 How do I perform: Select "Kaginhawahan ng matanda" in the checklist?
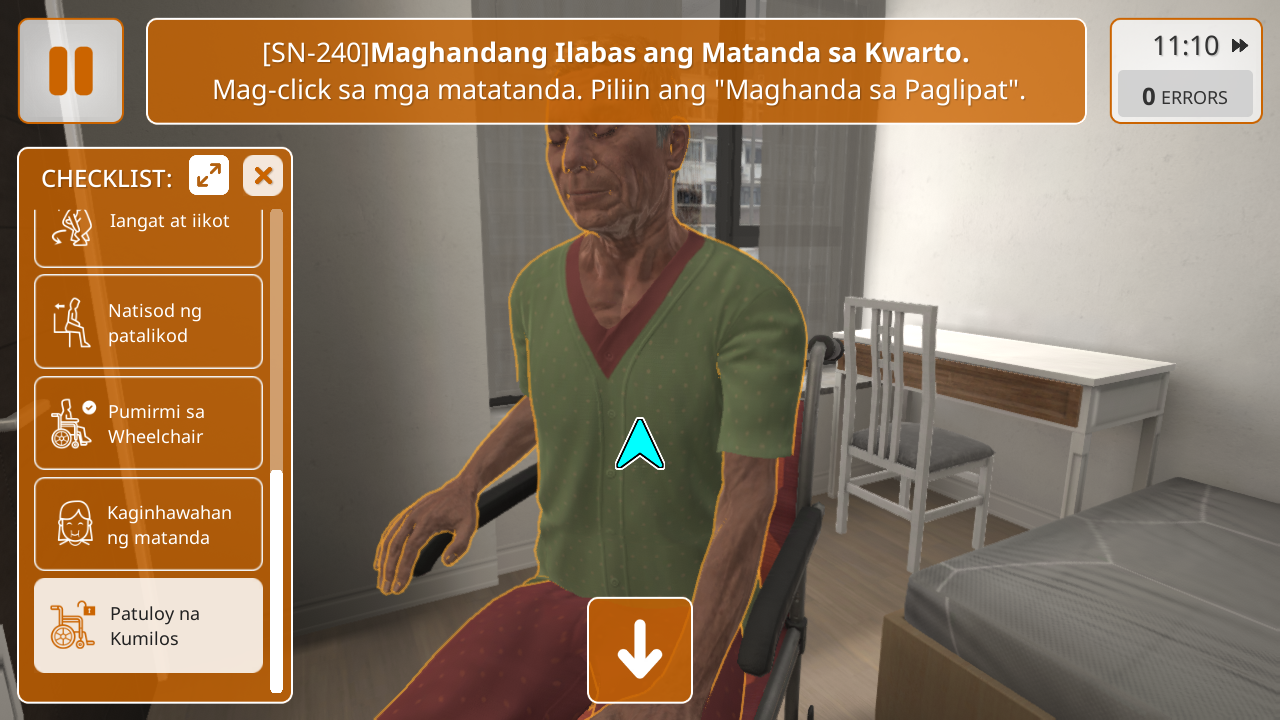pyautogui.click(x=148, y=524)
